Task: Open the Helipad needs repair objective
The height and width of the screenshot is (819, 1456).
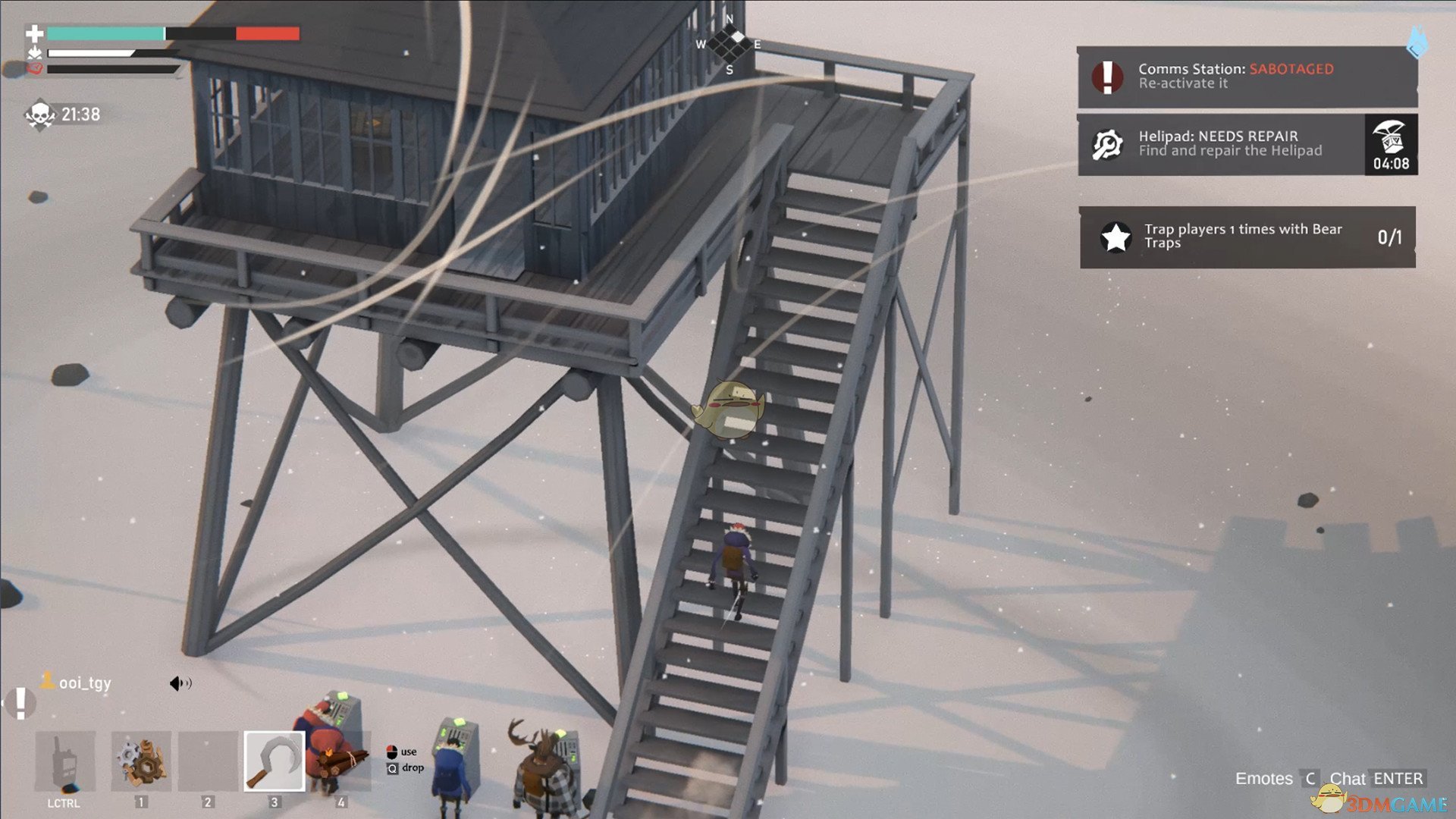Action: (1221, 144)
